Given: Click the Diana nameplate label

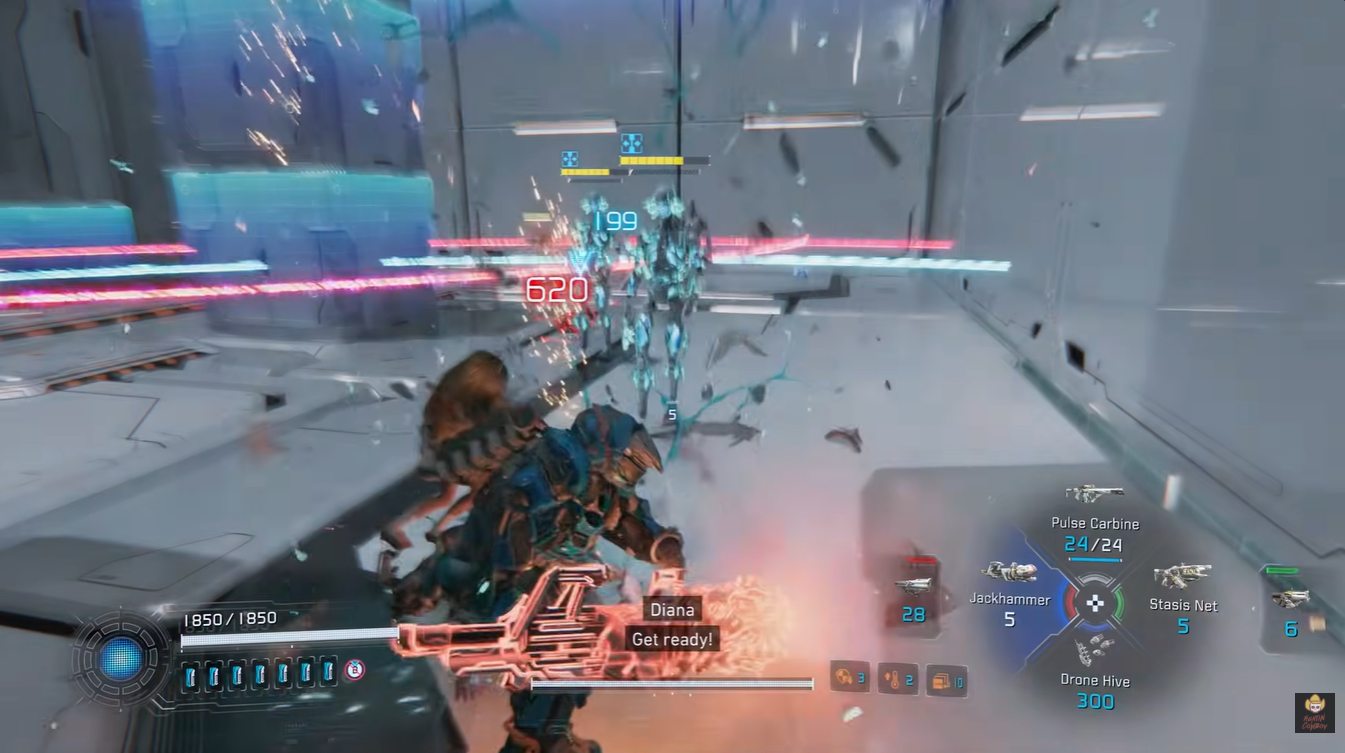Looking at the screenshot, I should (x=671, y=609).
